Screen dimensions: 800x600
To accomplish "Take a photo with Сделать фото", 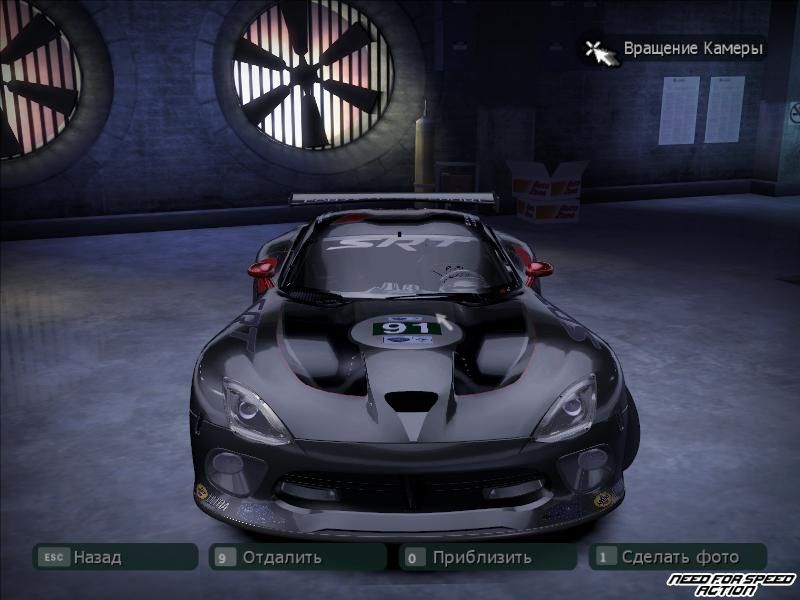I will pyautogui.click(x=679, y=557).
